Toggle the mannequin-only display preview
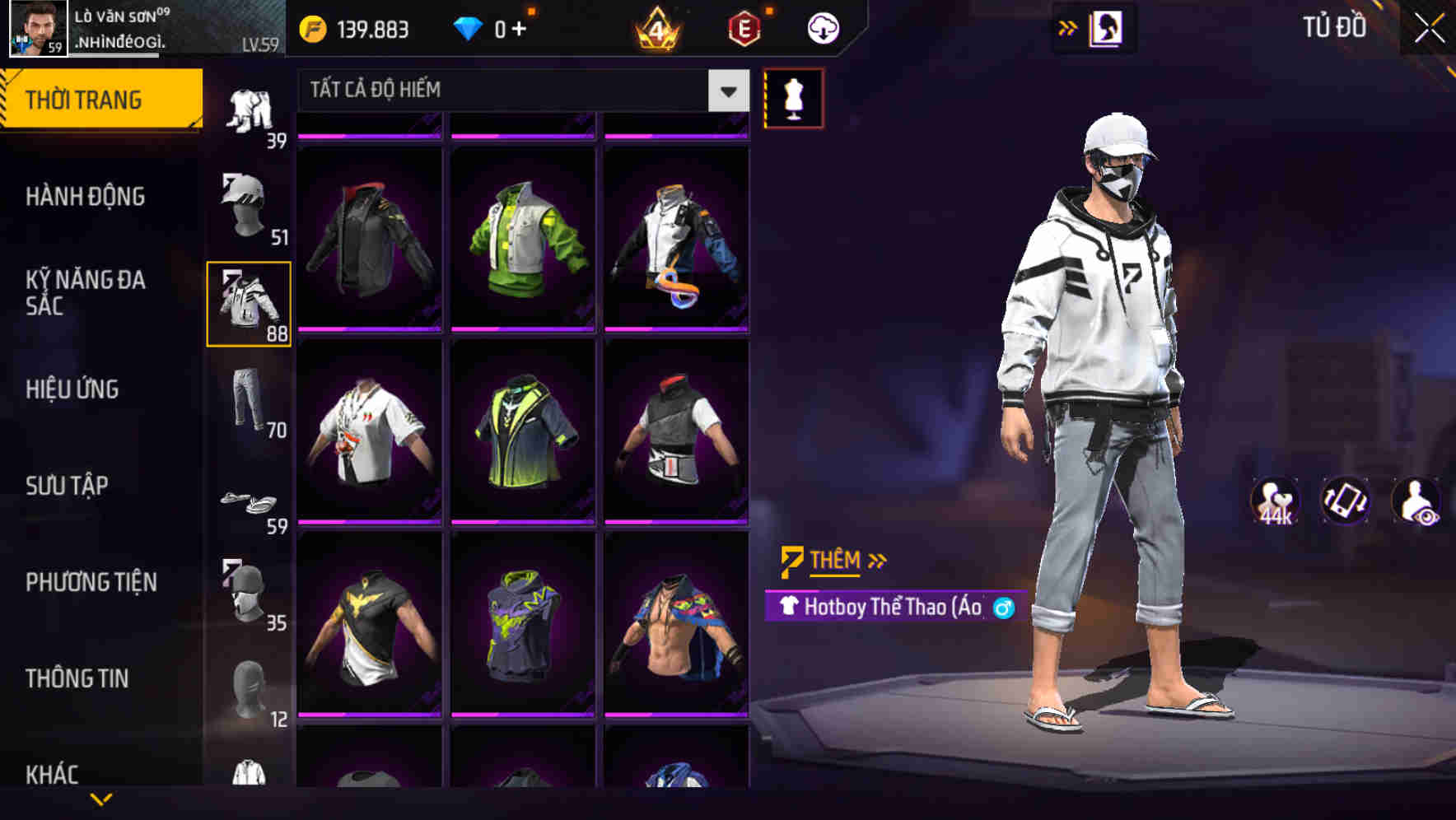The image size is (1456, 820). coord(792,96)
